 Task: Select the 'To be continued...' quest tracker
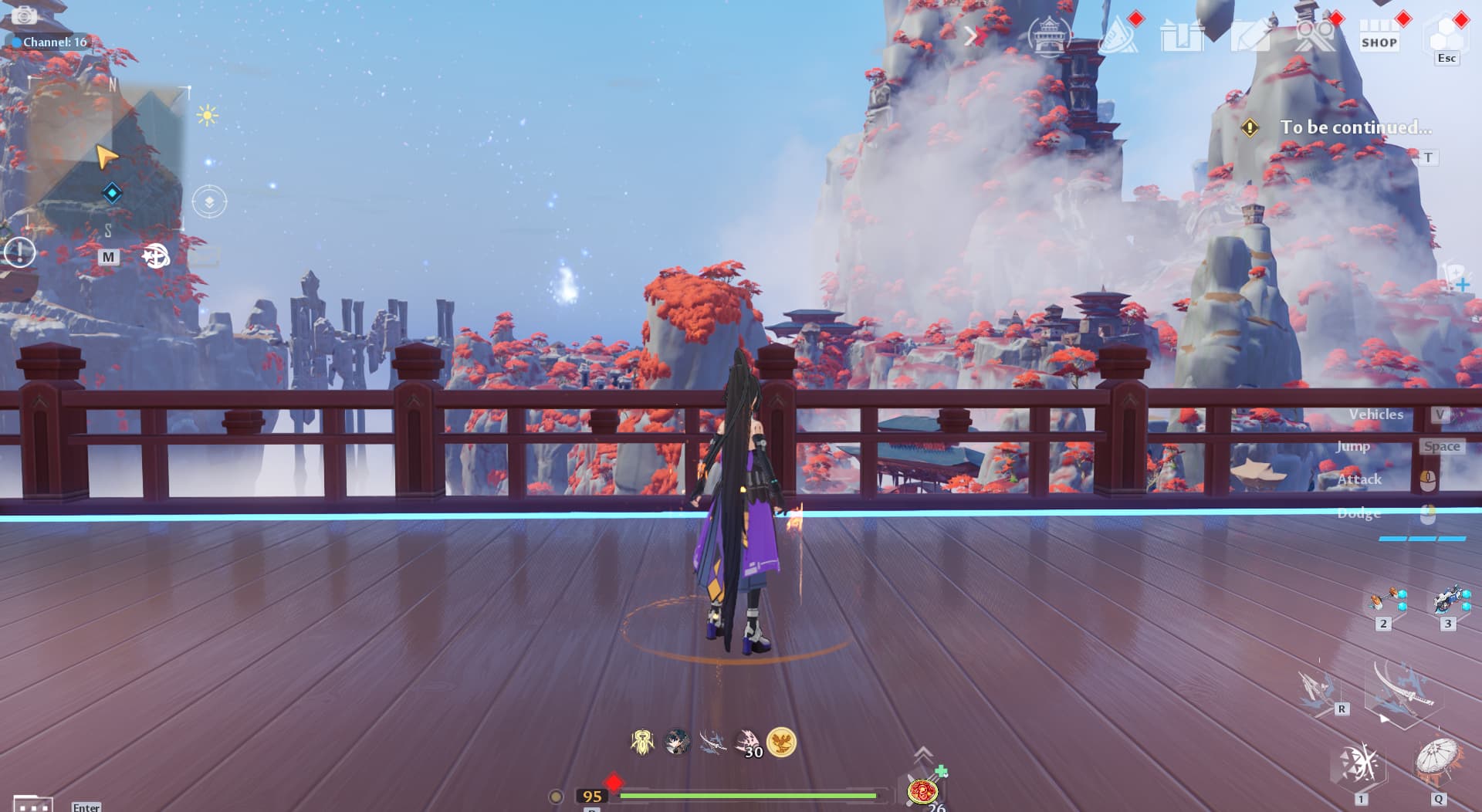pos(1355,127)
